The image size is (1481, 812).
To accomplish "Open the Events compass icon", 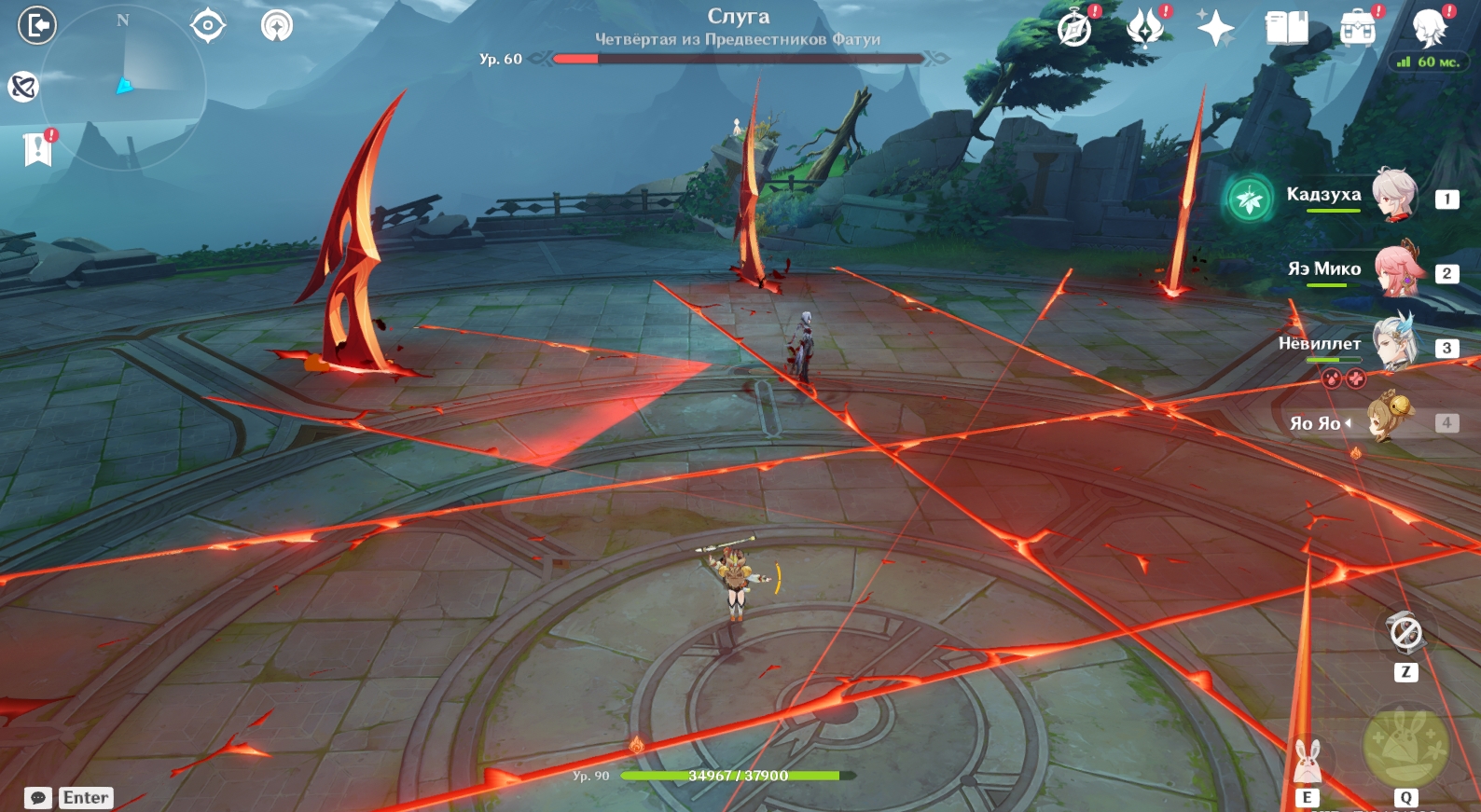I will point(1074,29).
